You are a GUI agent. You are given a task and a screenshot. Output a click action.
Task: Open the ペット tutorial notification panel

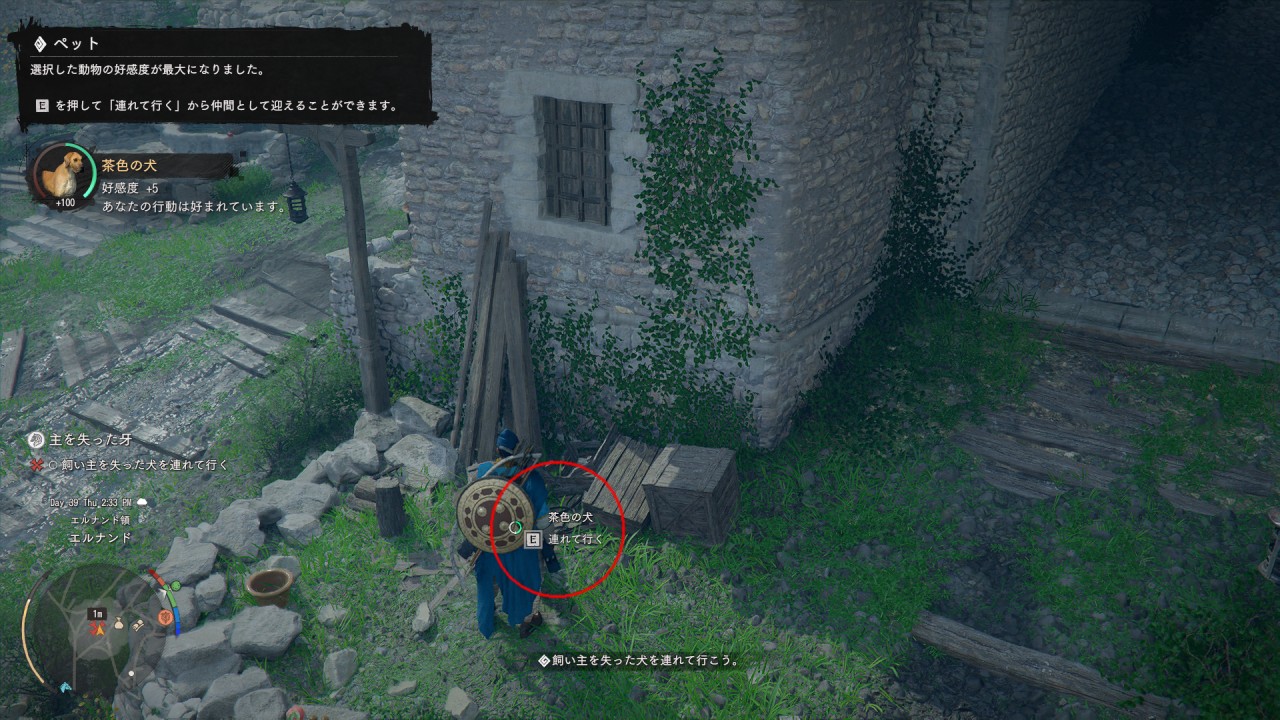(x=222, y=75)
